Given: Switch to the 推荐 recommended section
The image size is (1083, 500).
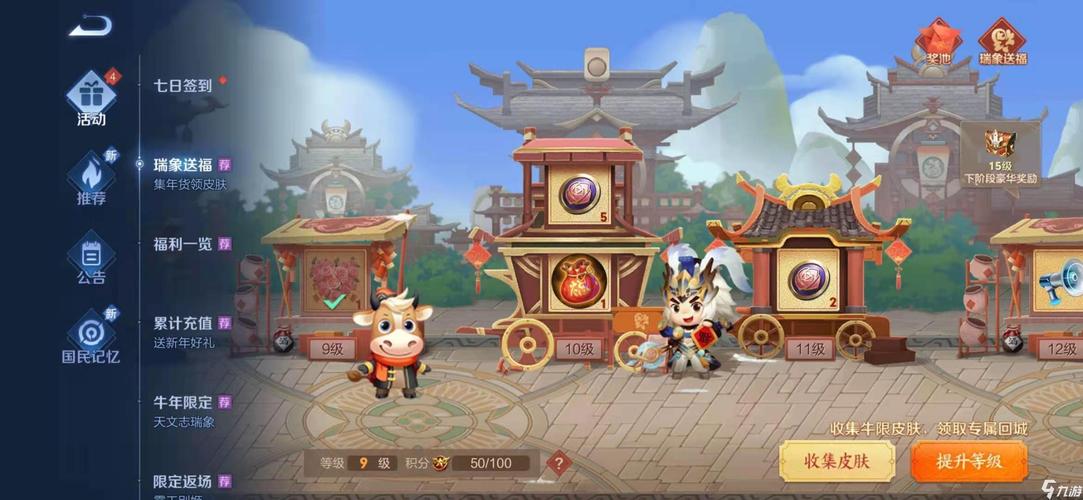Looking at the screenshot, I should click(91, 180).
